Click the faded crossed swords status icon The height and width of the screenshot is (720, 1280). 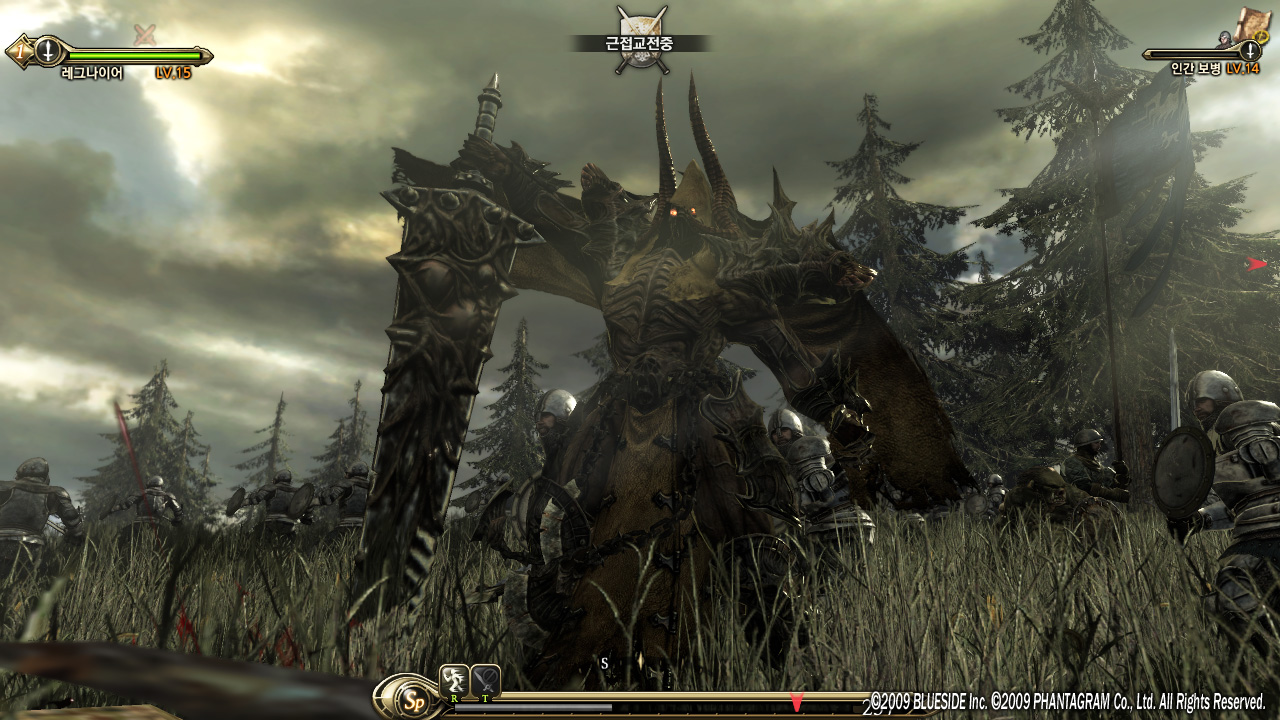click(145, 34)
